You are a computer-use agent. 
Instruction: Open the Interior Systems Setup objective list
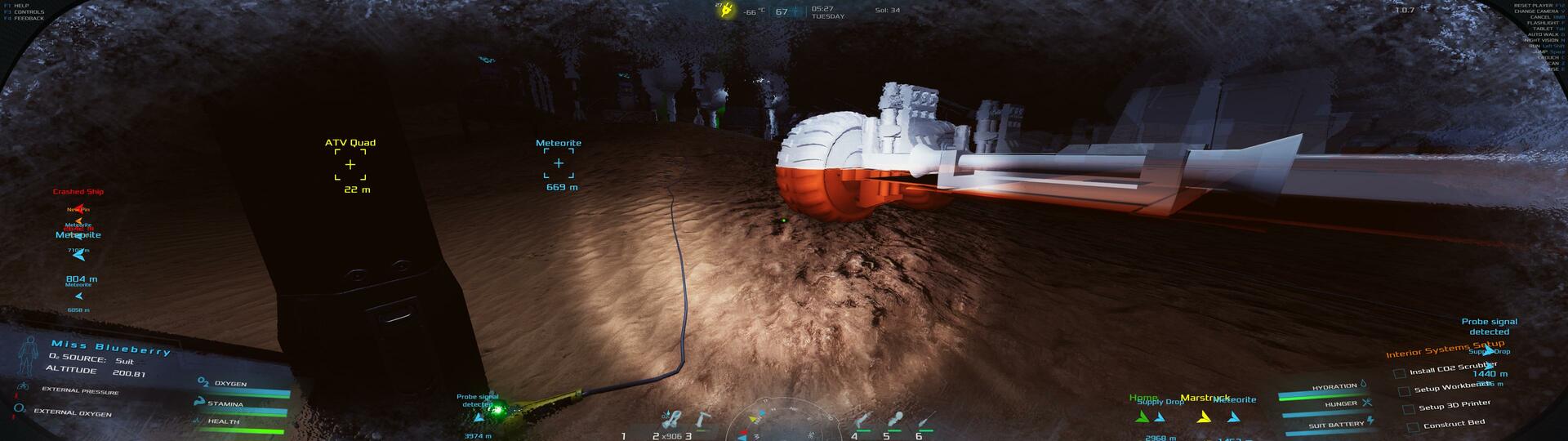(1445, 350)
